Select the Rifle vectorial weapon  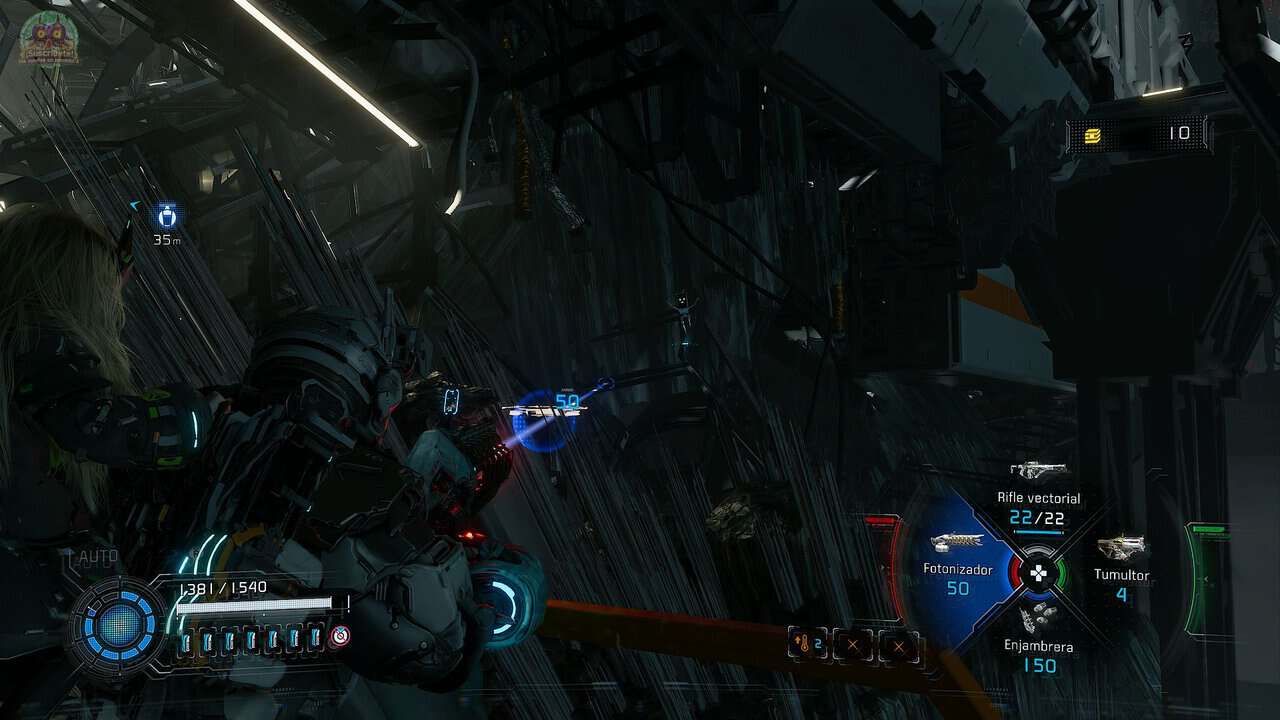pos(1039,470)
